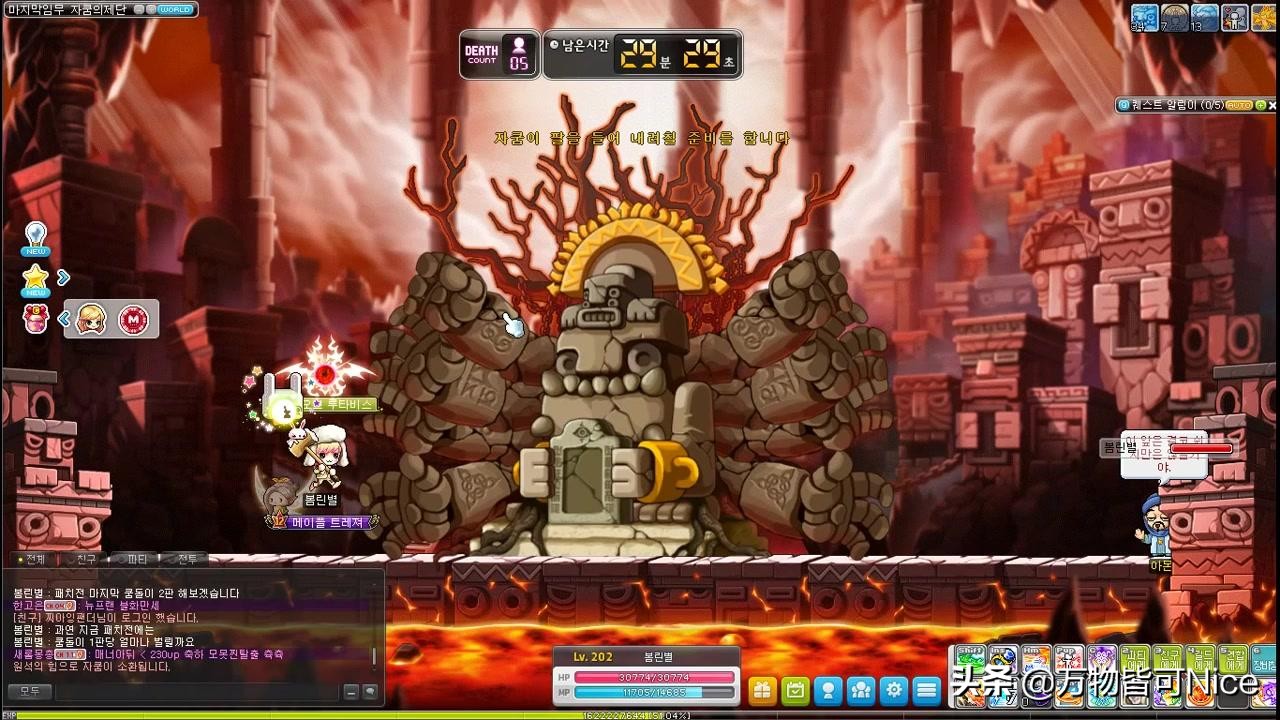Open the green calendar event button

tap(795, 689)
